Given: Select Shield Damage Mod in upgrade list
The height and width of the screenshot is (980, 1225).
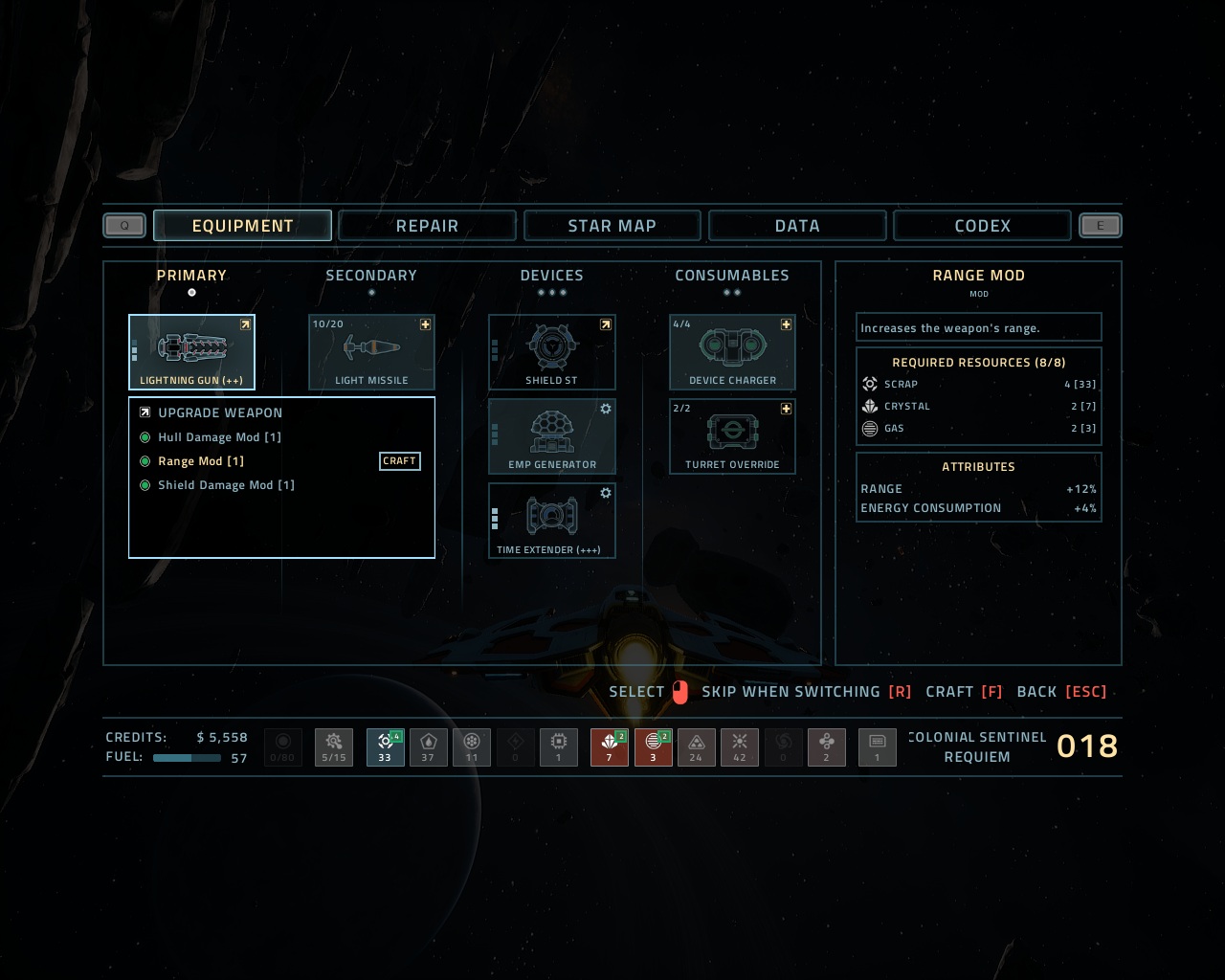Looking at the screenshot, I should [226, 485].
